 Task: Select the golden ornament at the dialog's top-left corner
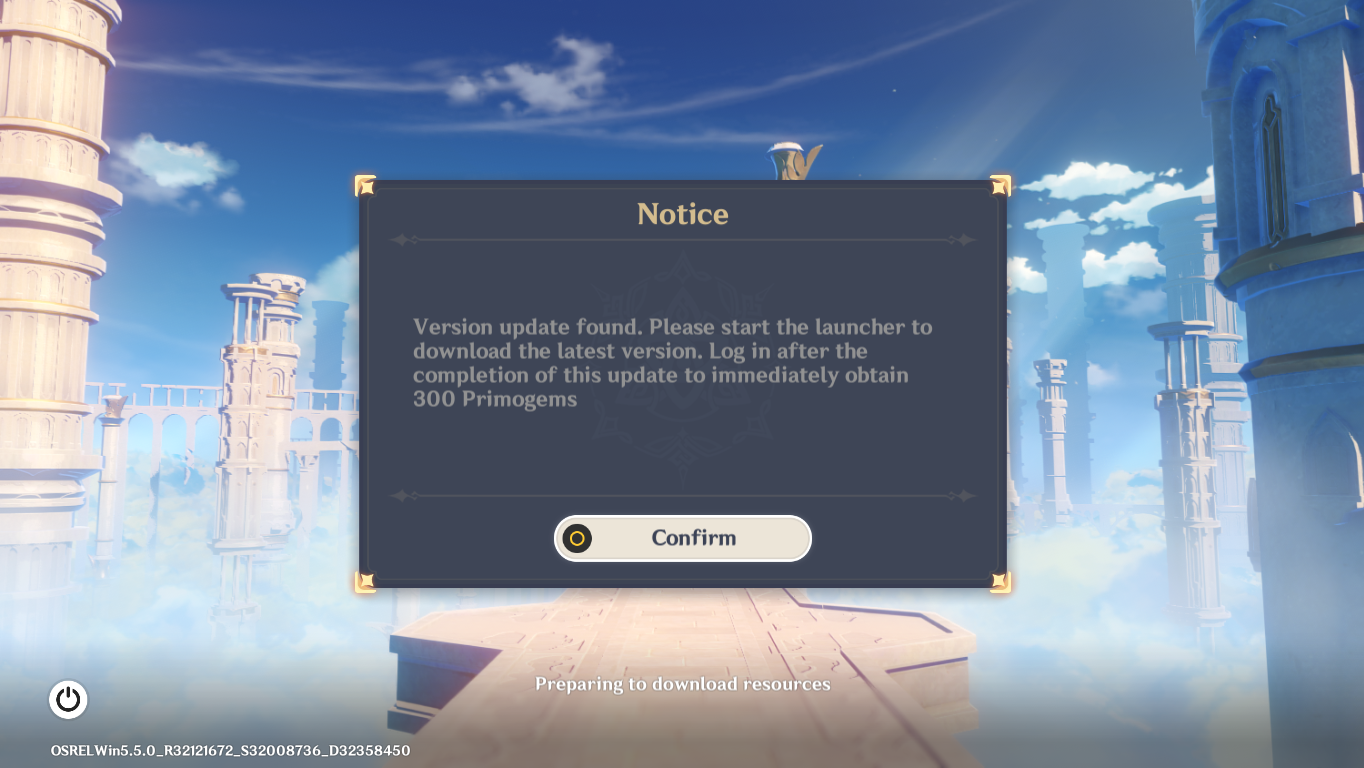[364, 184]
